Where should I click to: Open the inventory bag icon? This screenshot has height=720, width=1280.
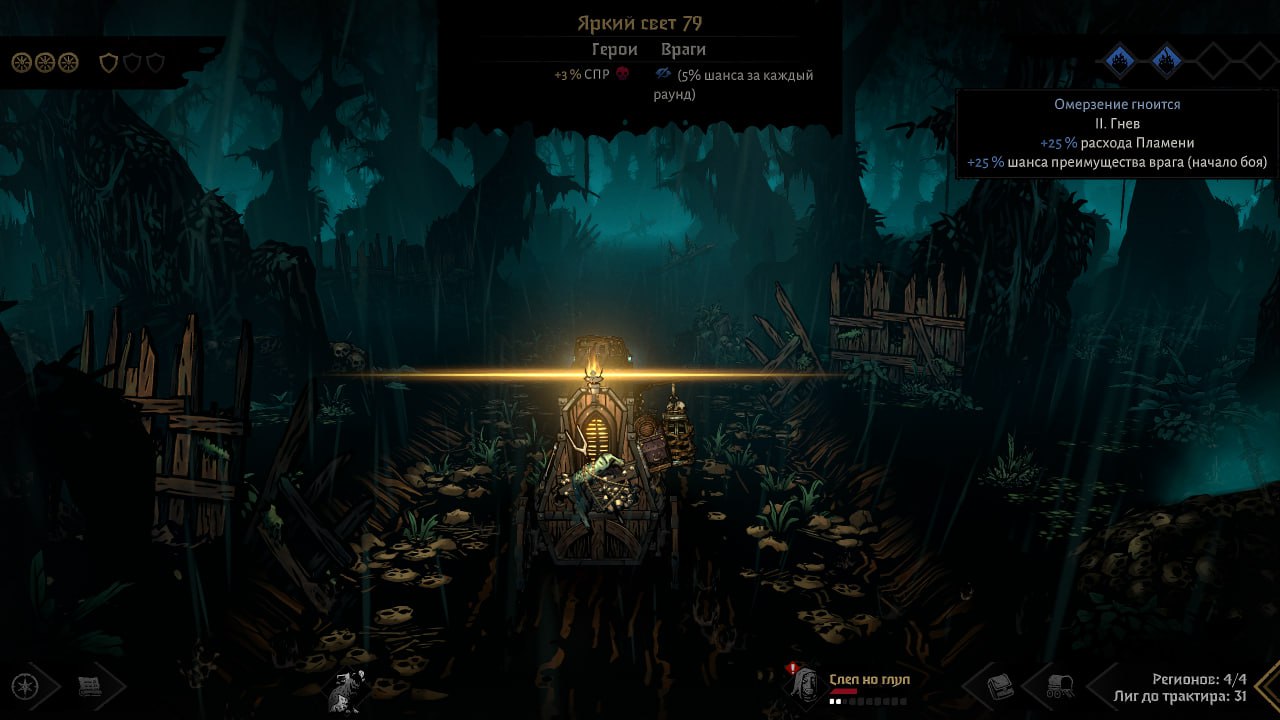coord(1001,687)
